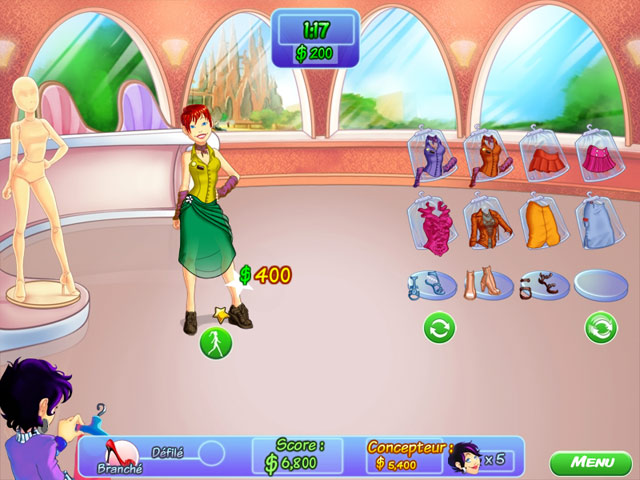Click the refresh button below the blue sandals
640x480 pixels.
439,328
